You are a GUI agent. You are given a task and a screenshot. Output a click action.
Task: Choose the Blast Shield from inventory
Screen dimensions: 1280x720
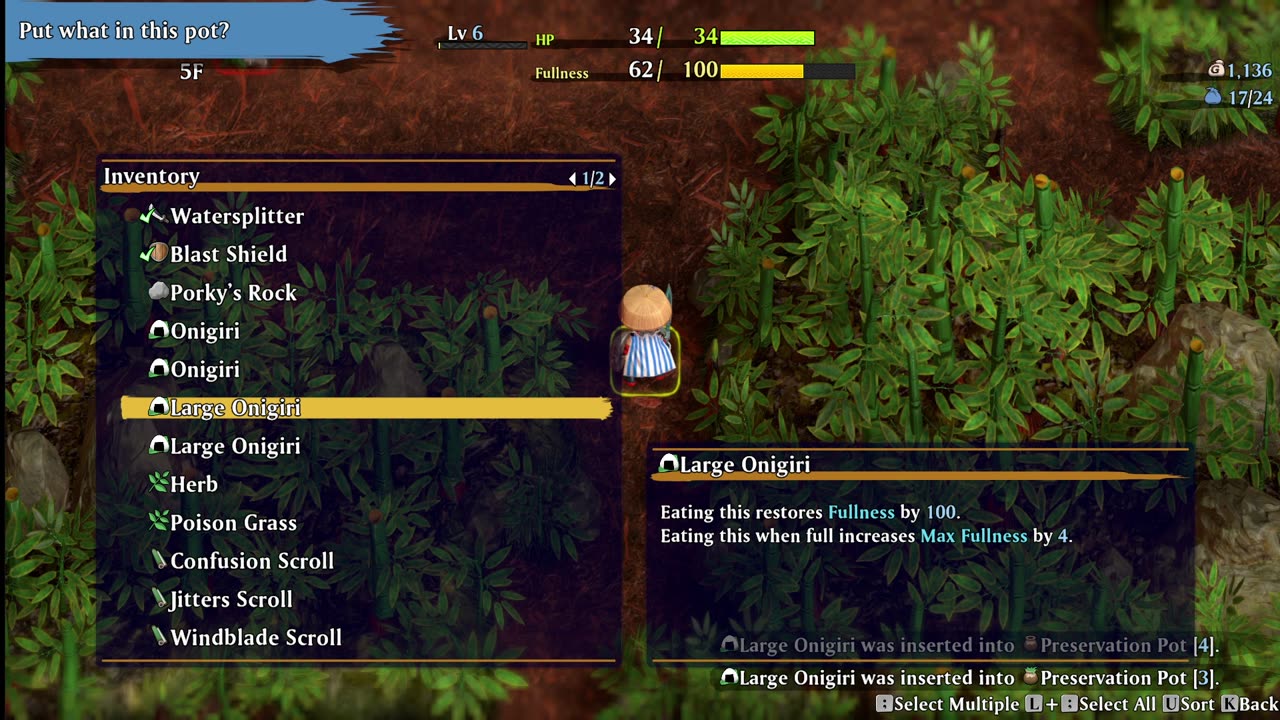tap(228, 254)
